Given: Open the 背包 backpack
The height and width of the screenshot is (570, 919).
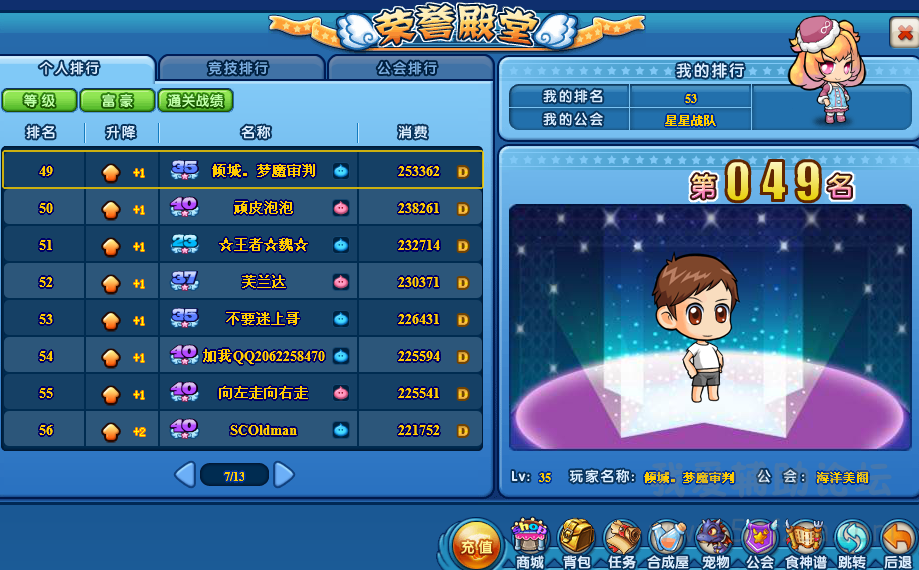Looking at the screenshot, I should 576,543.
